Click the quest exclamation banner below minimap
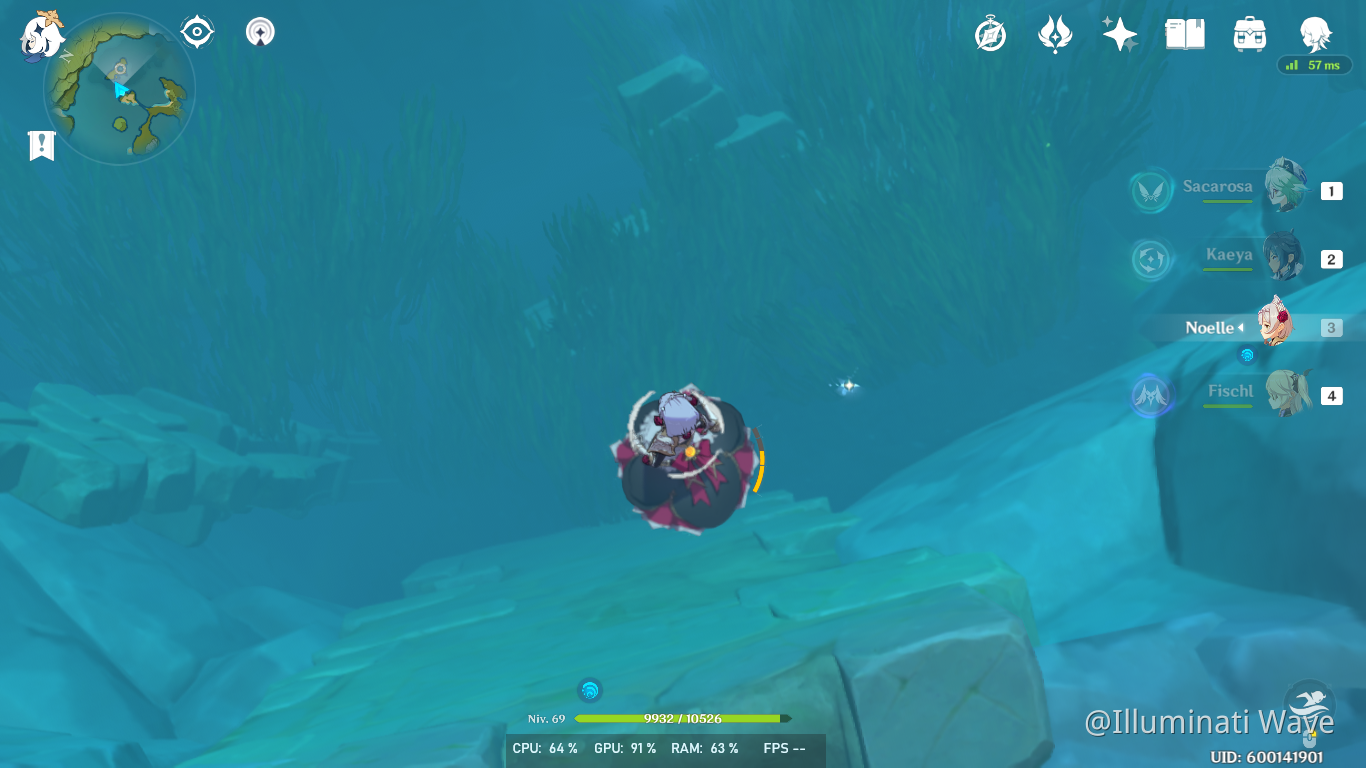Image resolution: width=1366 pixels, height=768 pixels. tap(40, 145)
